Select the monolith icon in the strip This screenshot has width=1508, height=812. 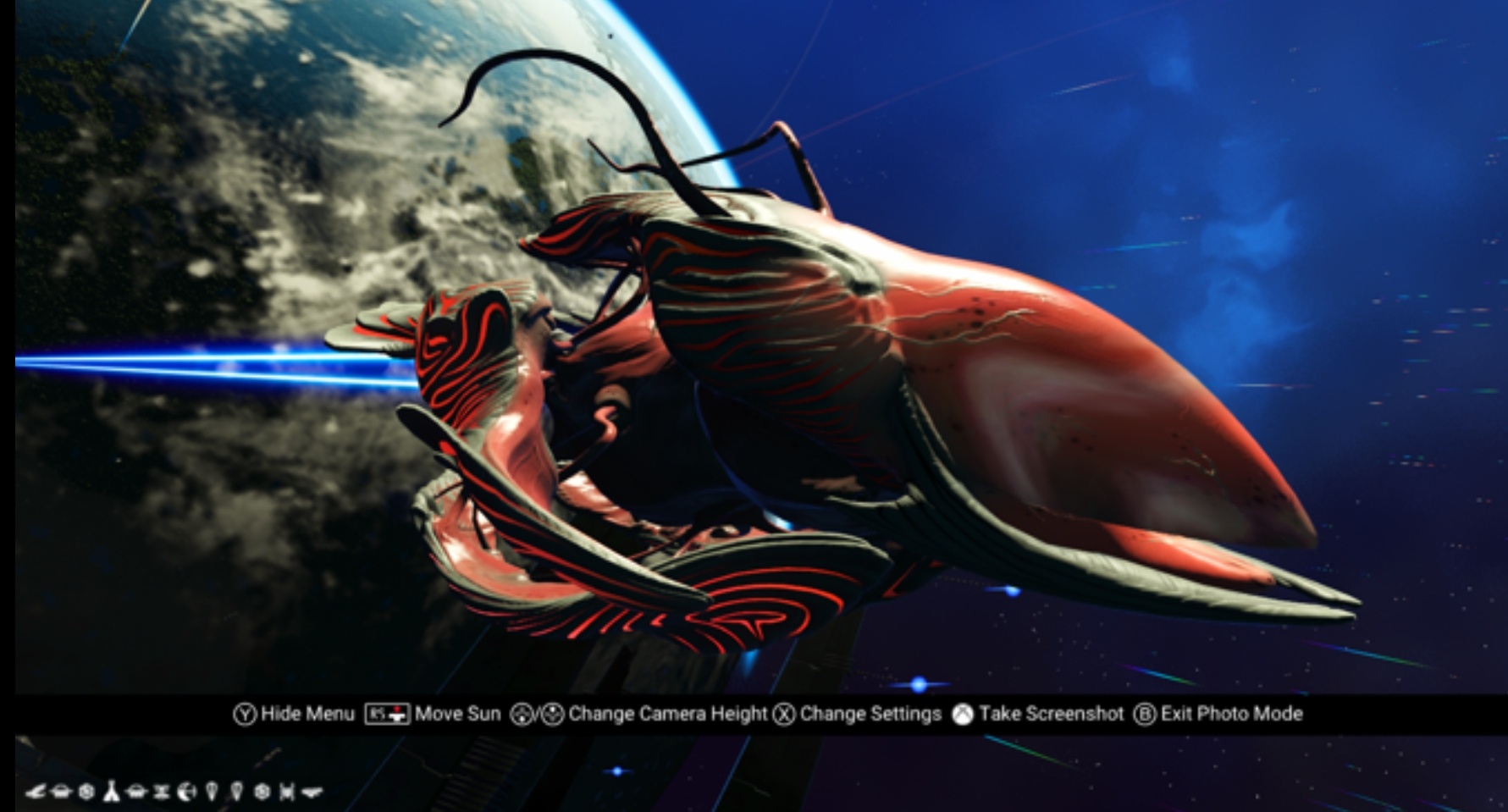pyautogui.click(x=113, y=792)
